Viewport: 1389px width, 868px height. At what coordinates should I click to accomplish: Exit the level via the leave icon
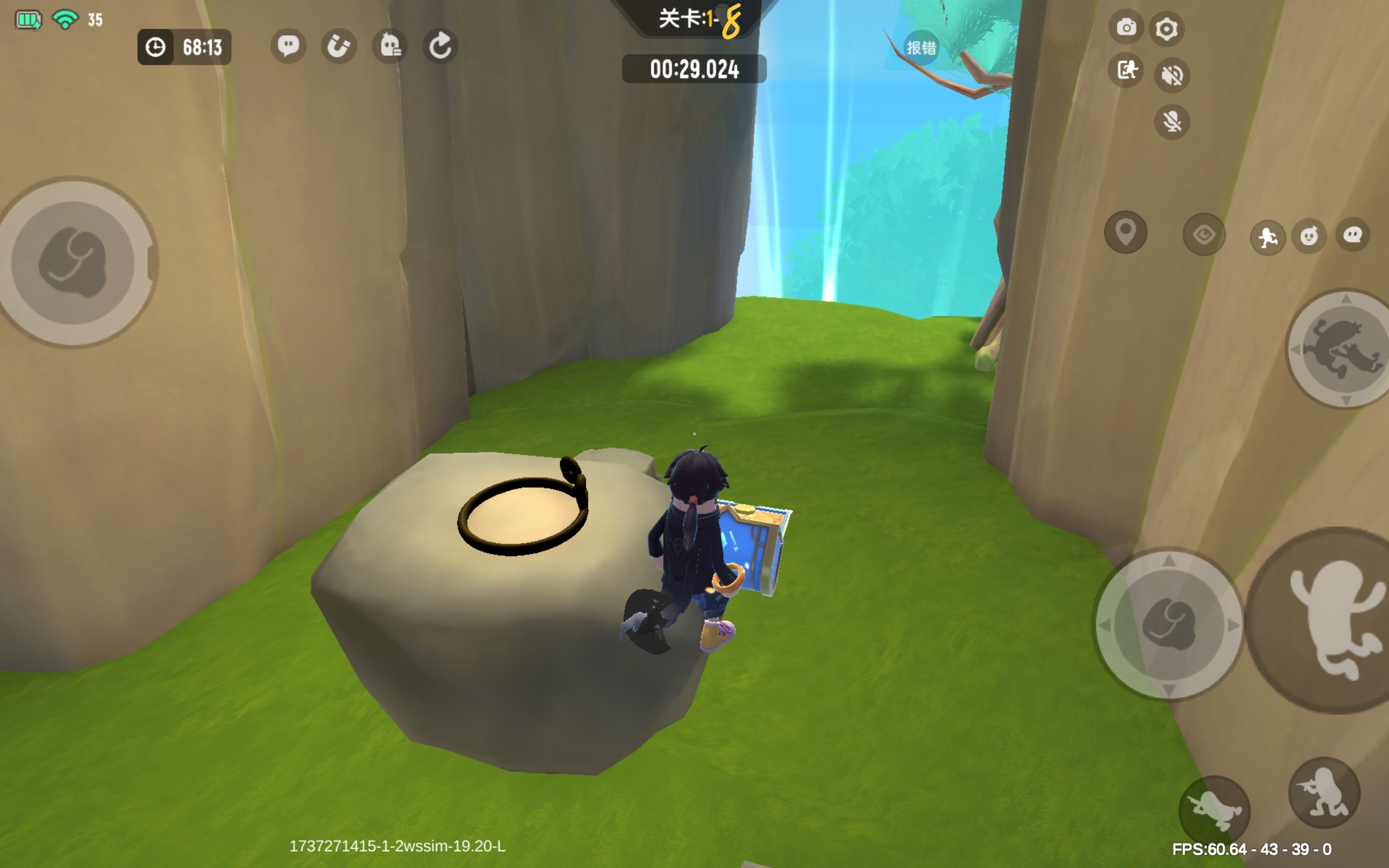coord(1126,70)
